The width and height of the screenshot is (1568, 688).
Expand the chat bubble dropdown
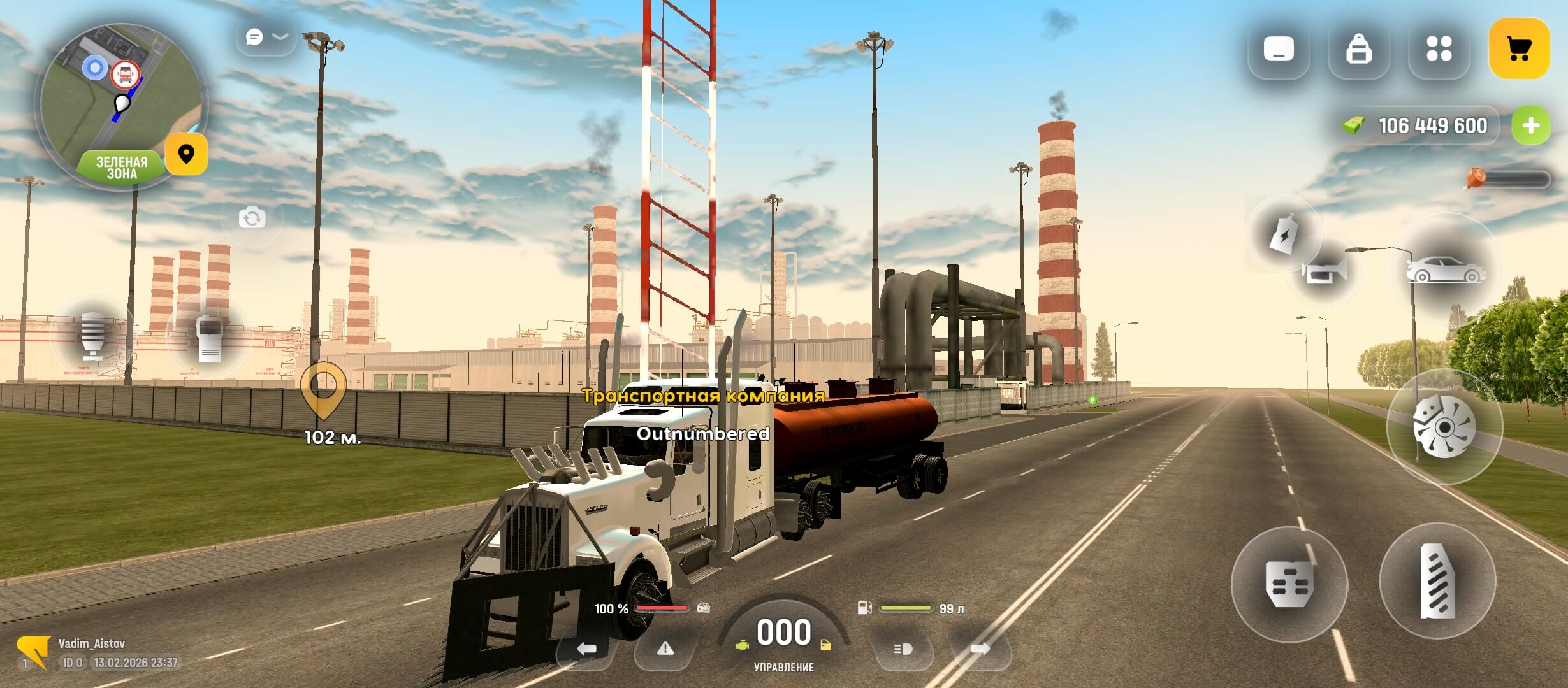click(266, 38)
